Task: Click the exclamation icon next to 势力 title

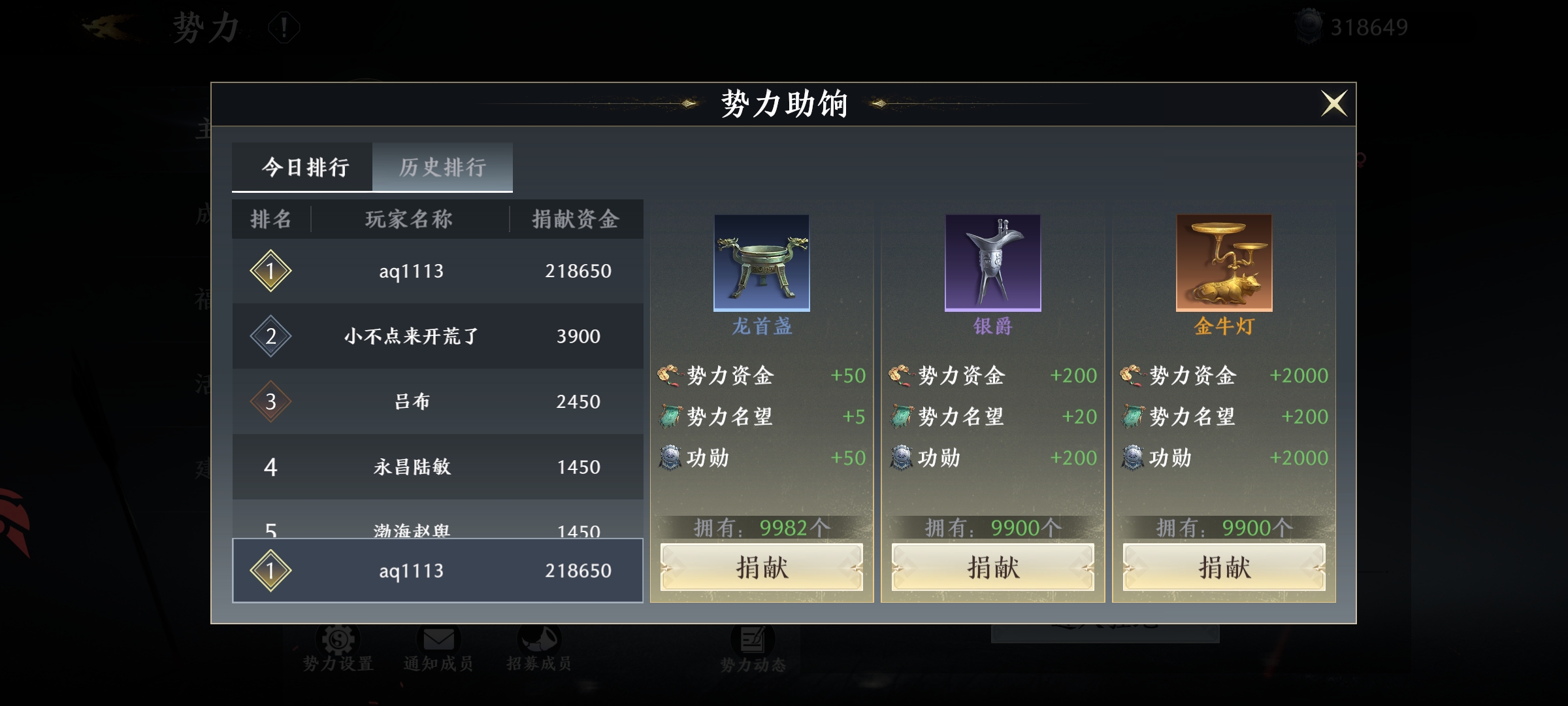Action: pos(282,27)
